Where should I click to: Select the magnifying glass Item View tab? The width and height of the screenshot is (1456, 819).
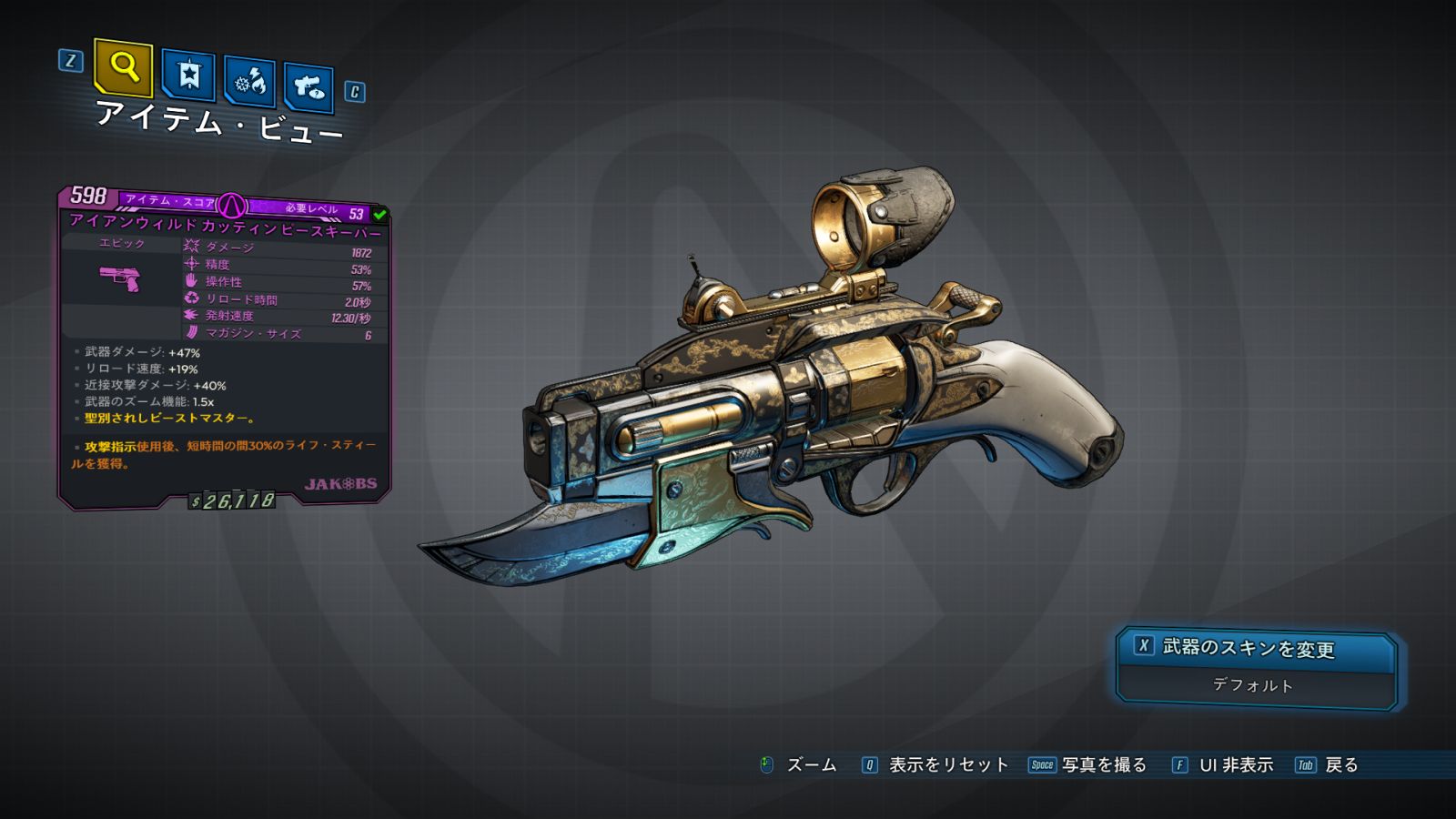pos(123,67)
